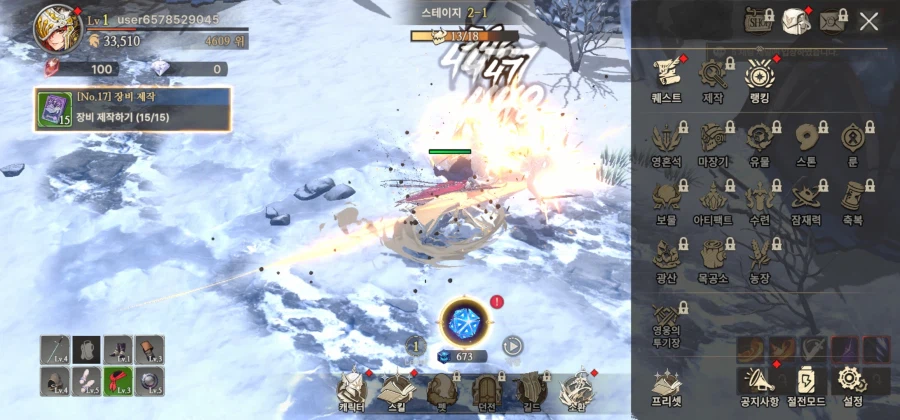Click the equipment crafting quest tracker
Viewport: 900px width, 420px height.
(133, 109)
